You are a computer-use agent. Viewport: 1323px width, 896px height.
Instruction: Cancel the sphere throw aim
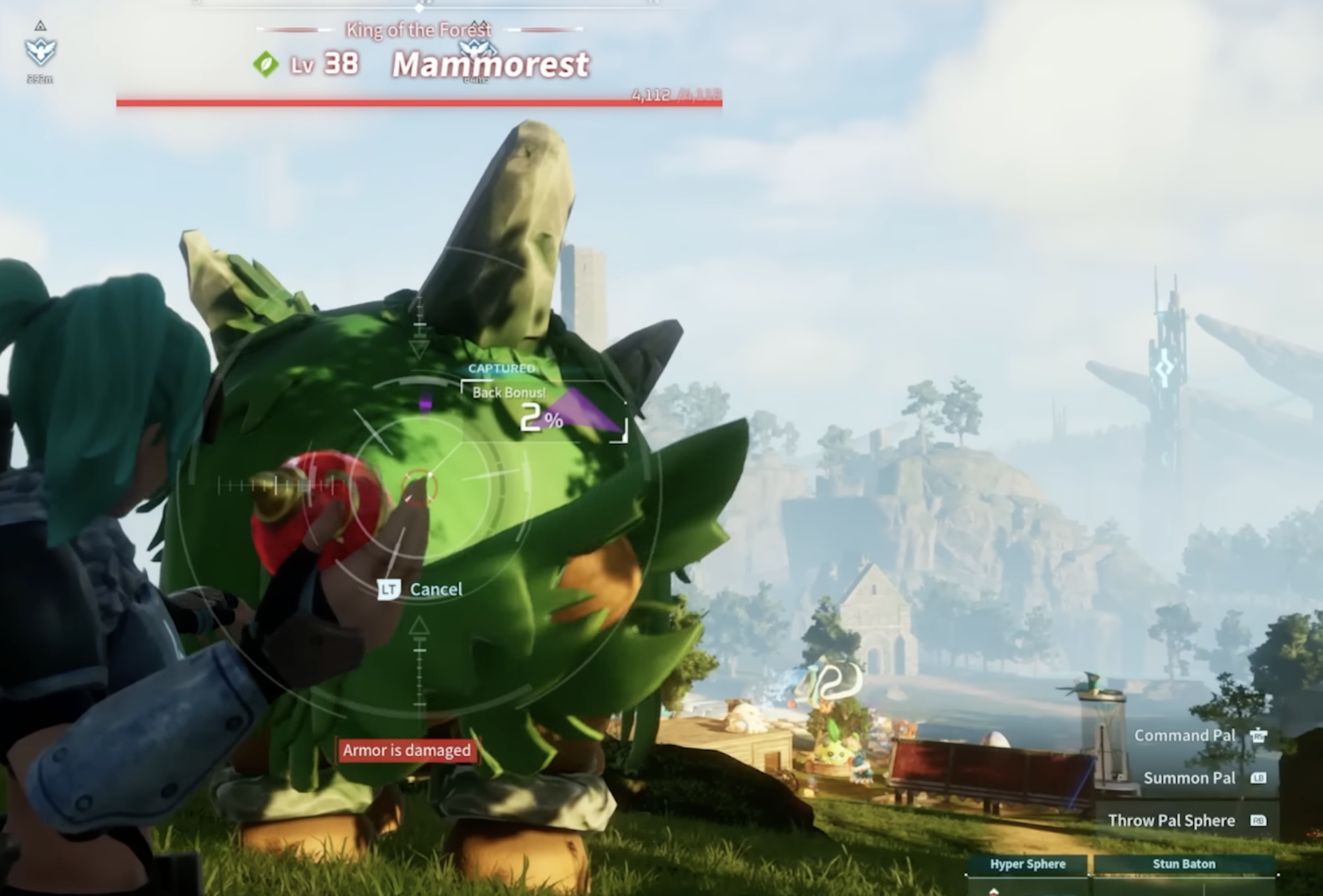[x=421, y=589]
